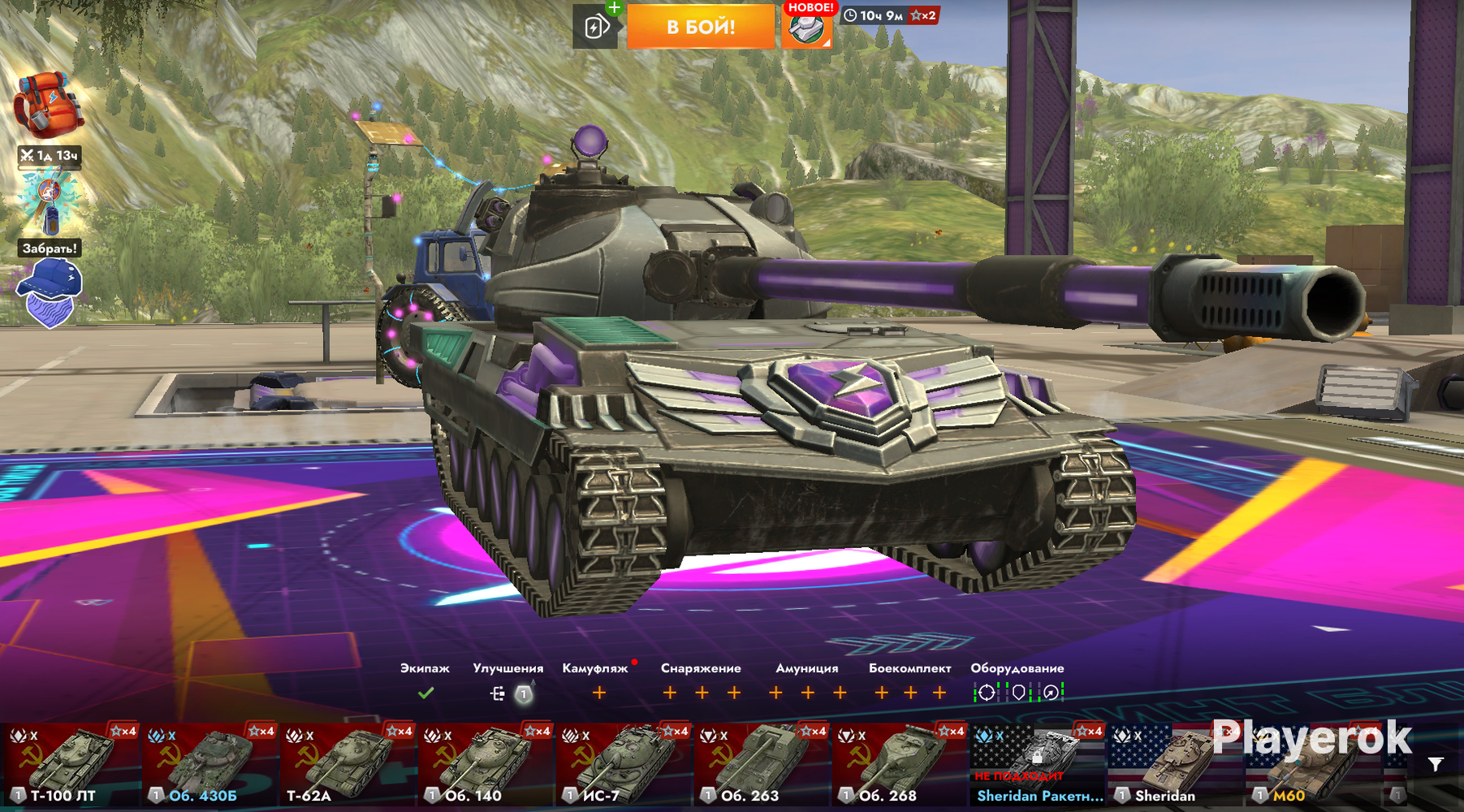
Task: Choose the Т-62А tank
Action: (348, 764)
